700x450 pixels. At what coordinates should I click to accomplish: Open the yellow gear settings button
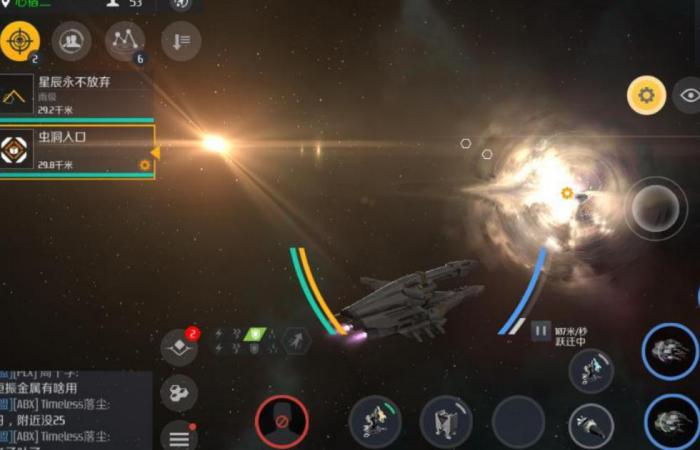click(x=646, y=96)
